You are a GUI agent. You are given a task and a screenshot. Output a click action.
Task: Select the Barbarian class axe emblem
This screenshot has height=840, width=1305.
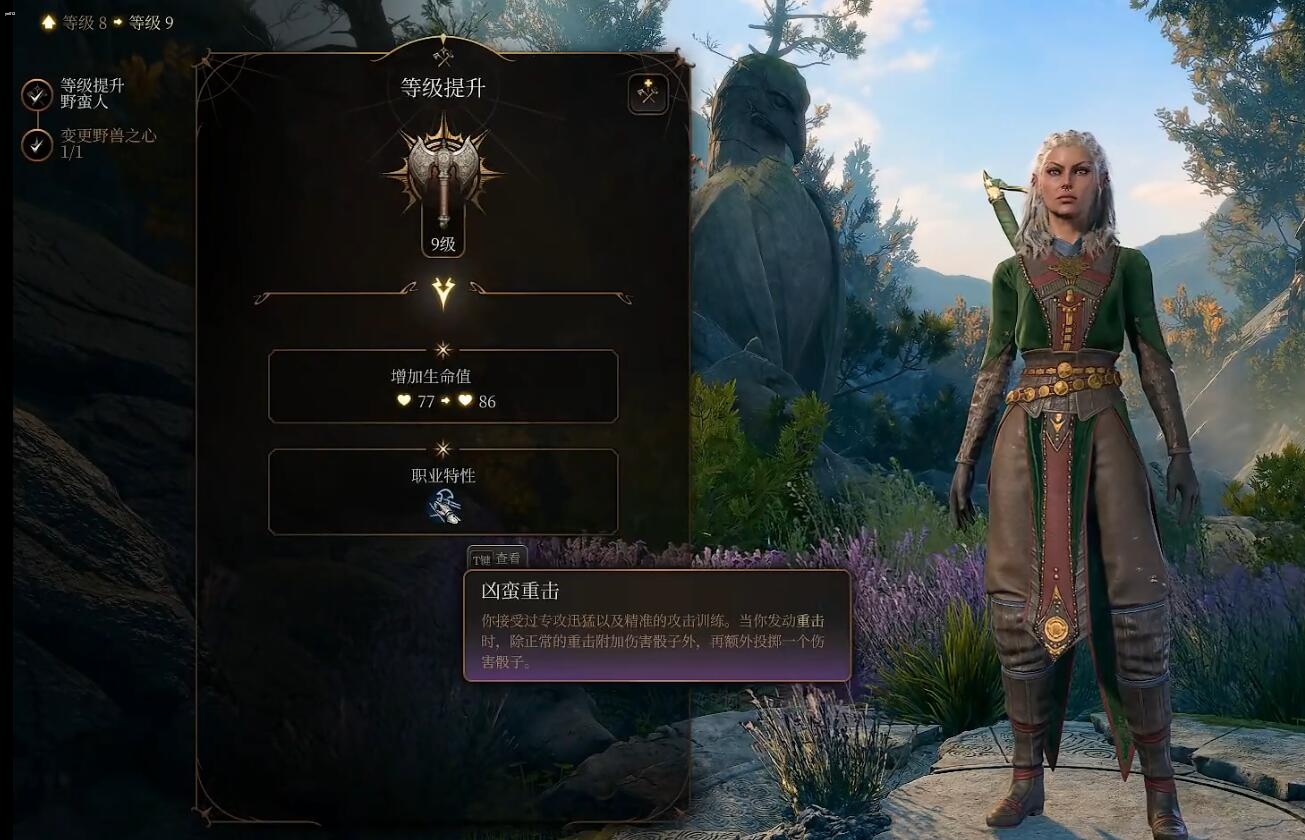[x=441, y=172]
